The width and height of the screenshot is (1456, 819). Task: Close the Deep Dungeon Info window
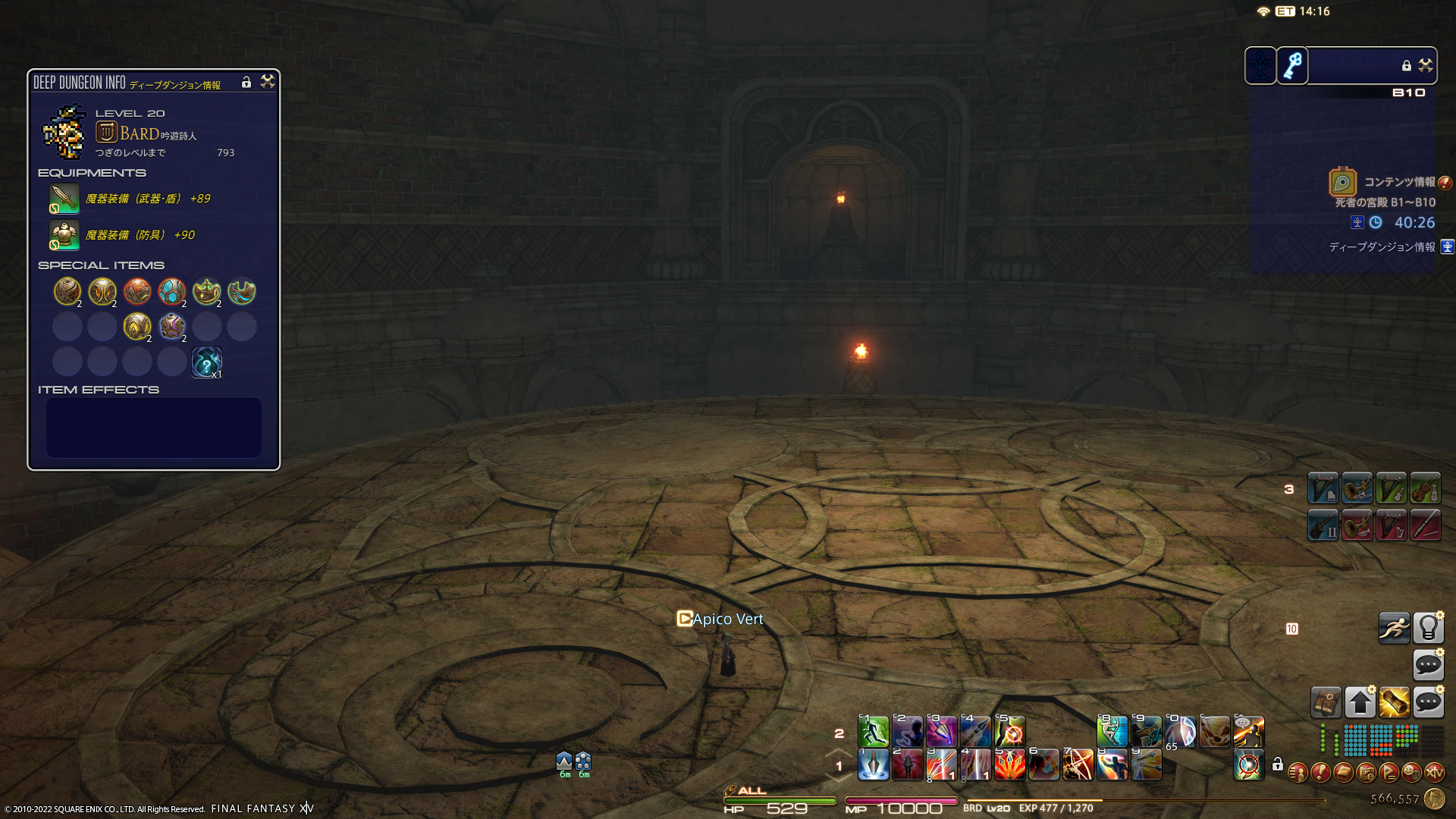(x=268, y=81)
